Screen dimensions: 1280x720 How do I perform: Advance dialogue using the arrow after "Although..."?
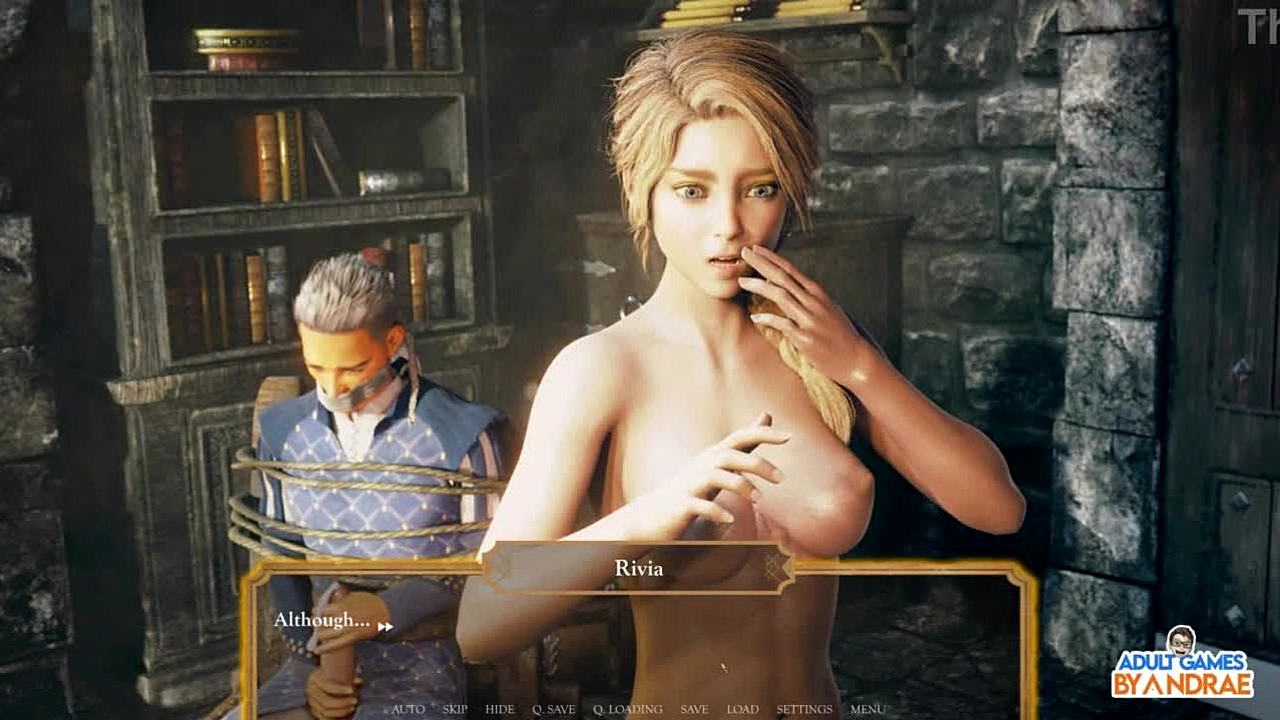(x=385, y=627)
